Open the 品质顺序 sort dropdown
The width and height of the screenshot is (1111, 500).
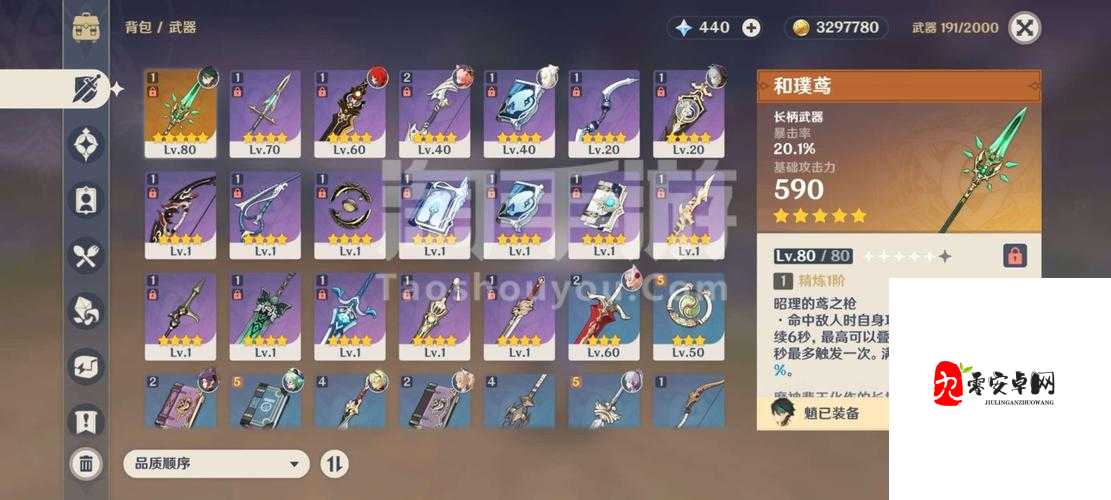click(x=216, y=463)
